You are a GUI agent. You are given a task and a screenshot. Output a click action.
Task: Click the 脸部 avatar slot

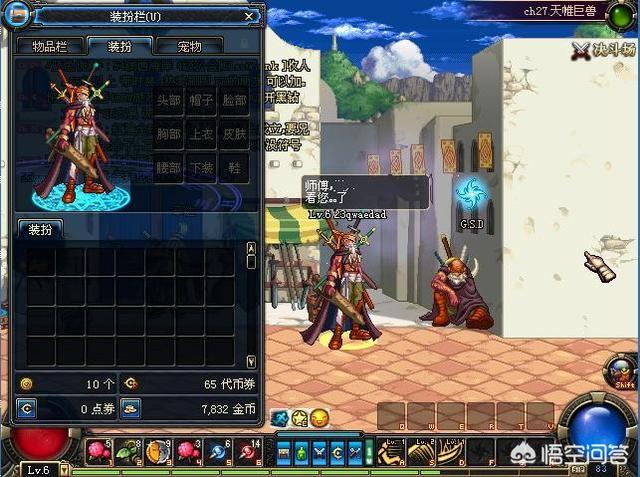235,101
